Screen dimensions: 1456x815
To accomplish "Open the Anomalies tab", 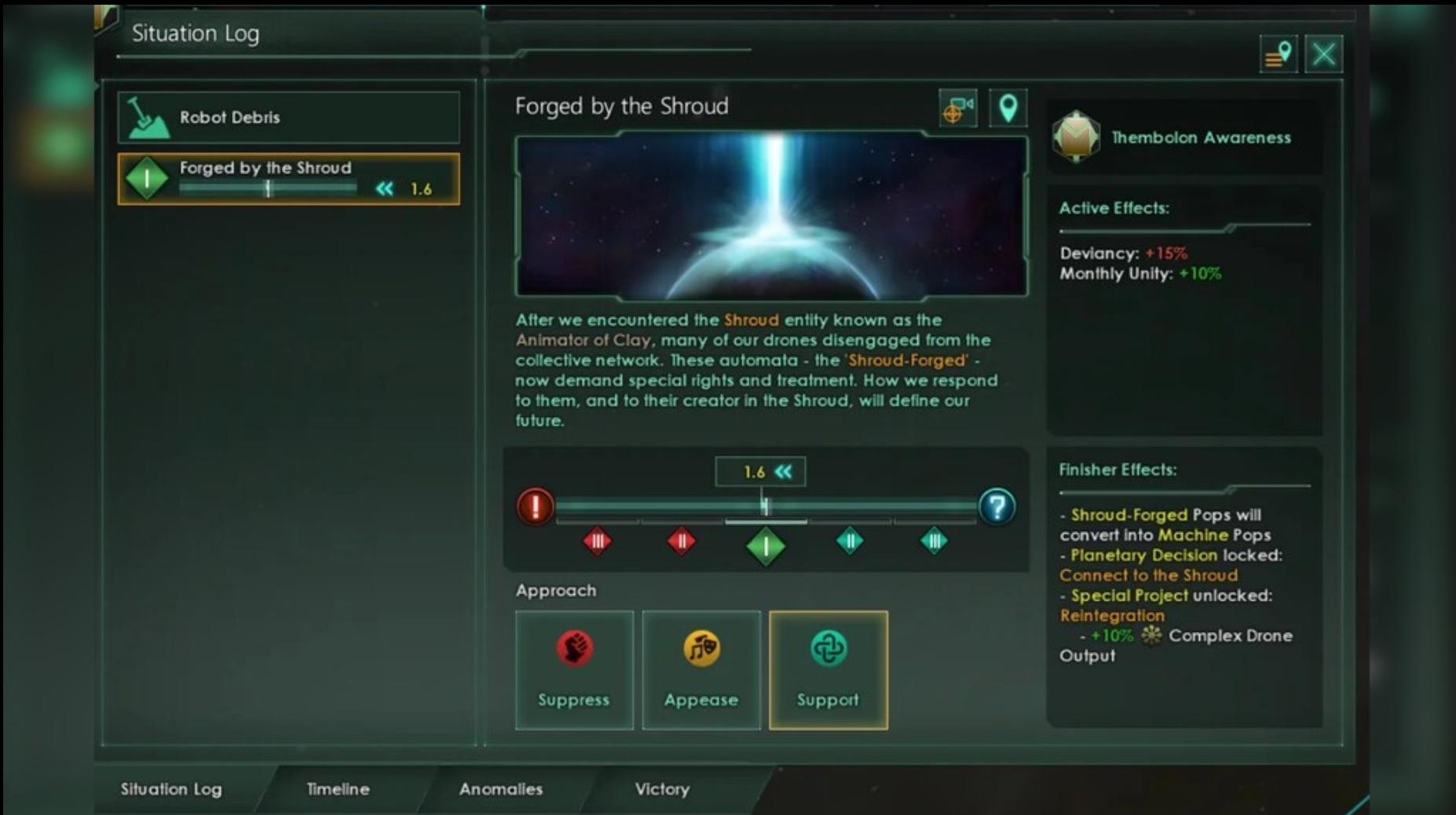I will [500, 789].
